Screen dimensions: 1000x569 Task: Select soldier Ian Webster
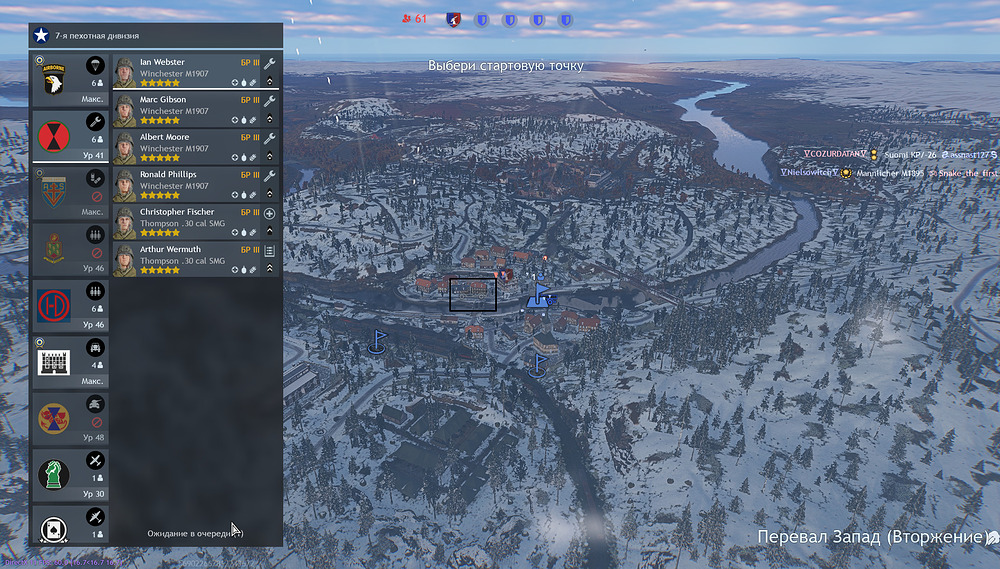(x=187, y=72)
